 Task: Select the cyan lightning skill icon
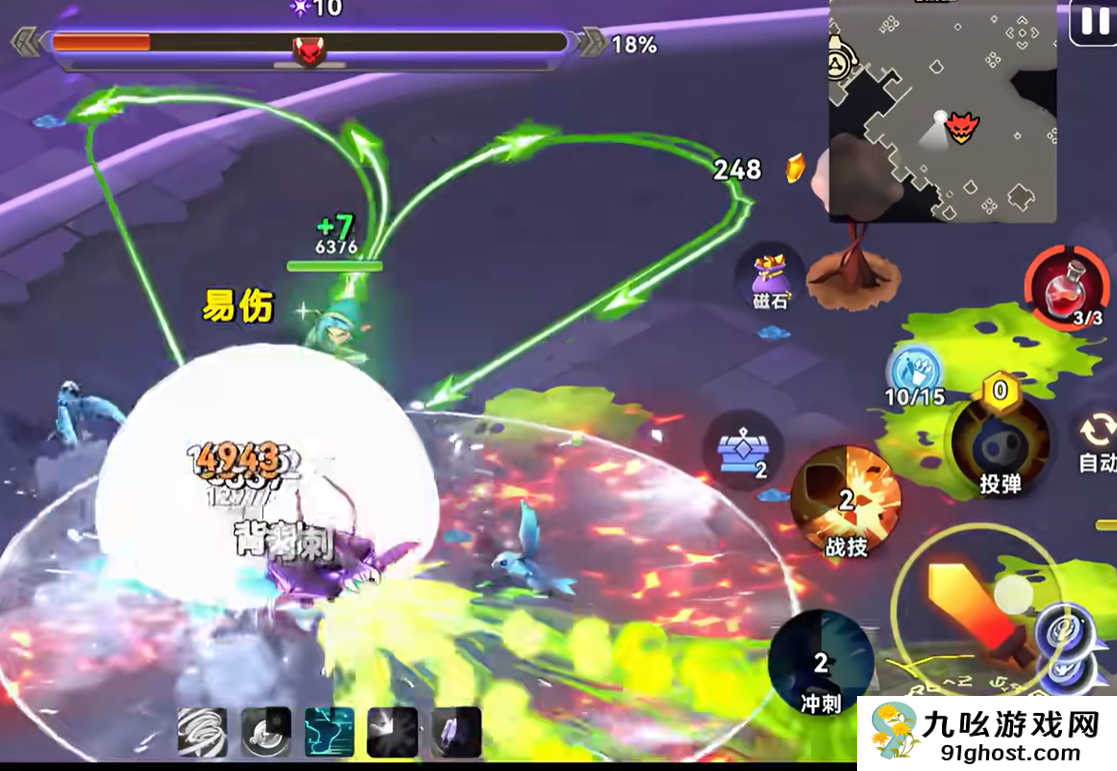point(330,732)
